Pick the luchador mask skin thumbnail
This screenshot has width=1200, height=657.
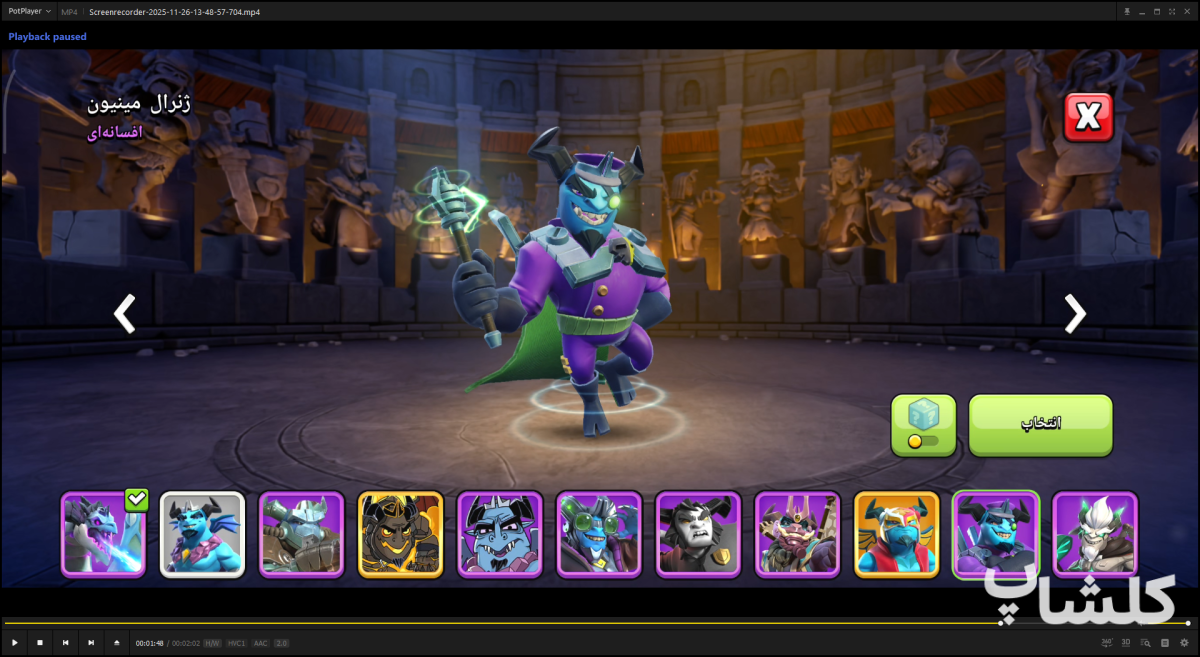click(x=896, y=535)
